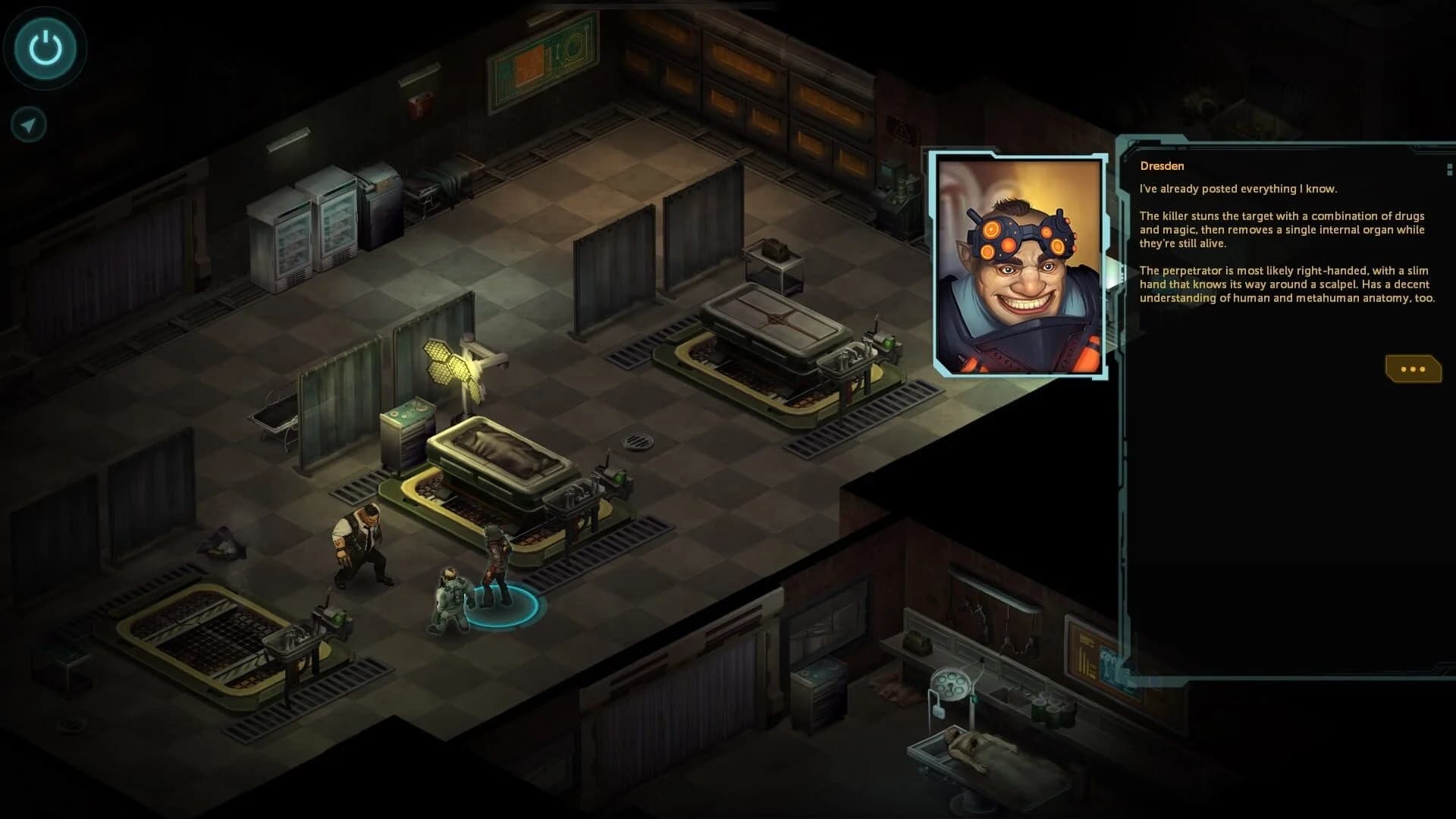The width and height of the screenshot is (1456, 819).
Task: Click the power button to open the game menu
Action: (x=44, y=48)
